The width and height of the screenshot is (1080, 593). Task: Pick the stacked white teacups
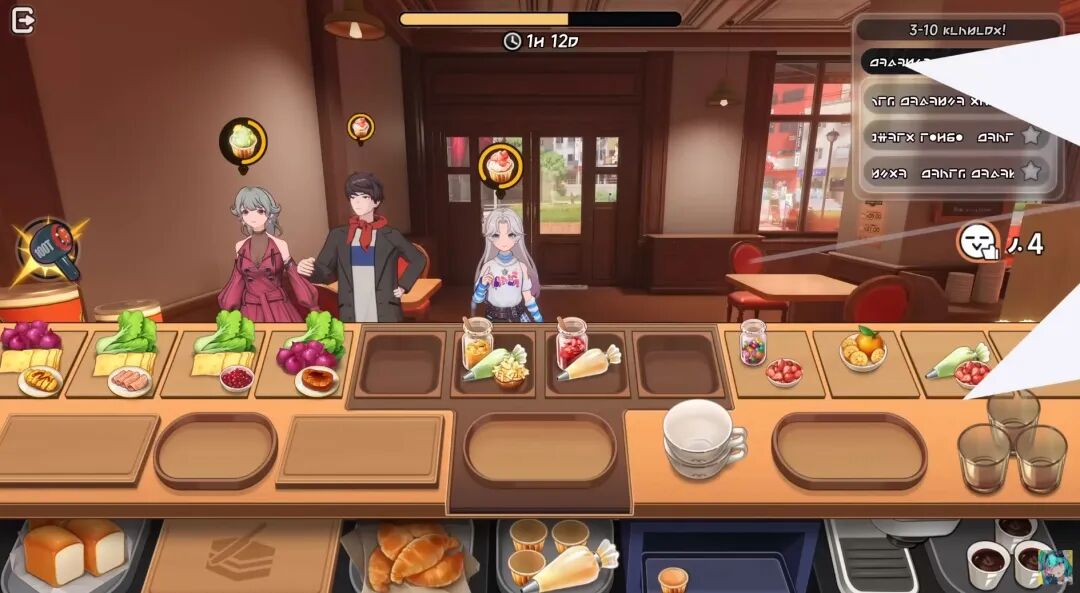pyautogui.click(x=702, y=436)
